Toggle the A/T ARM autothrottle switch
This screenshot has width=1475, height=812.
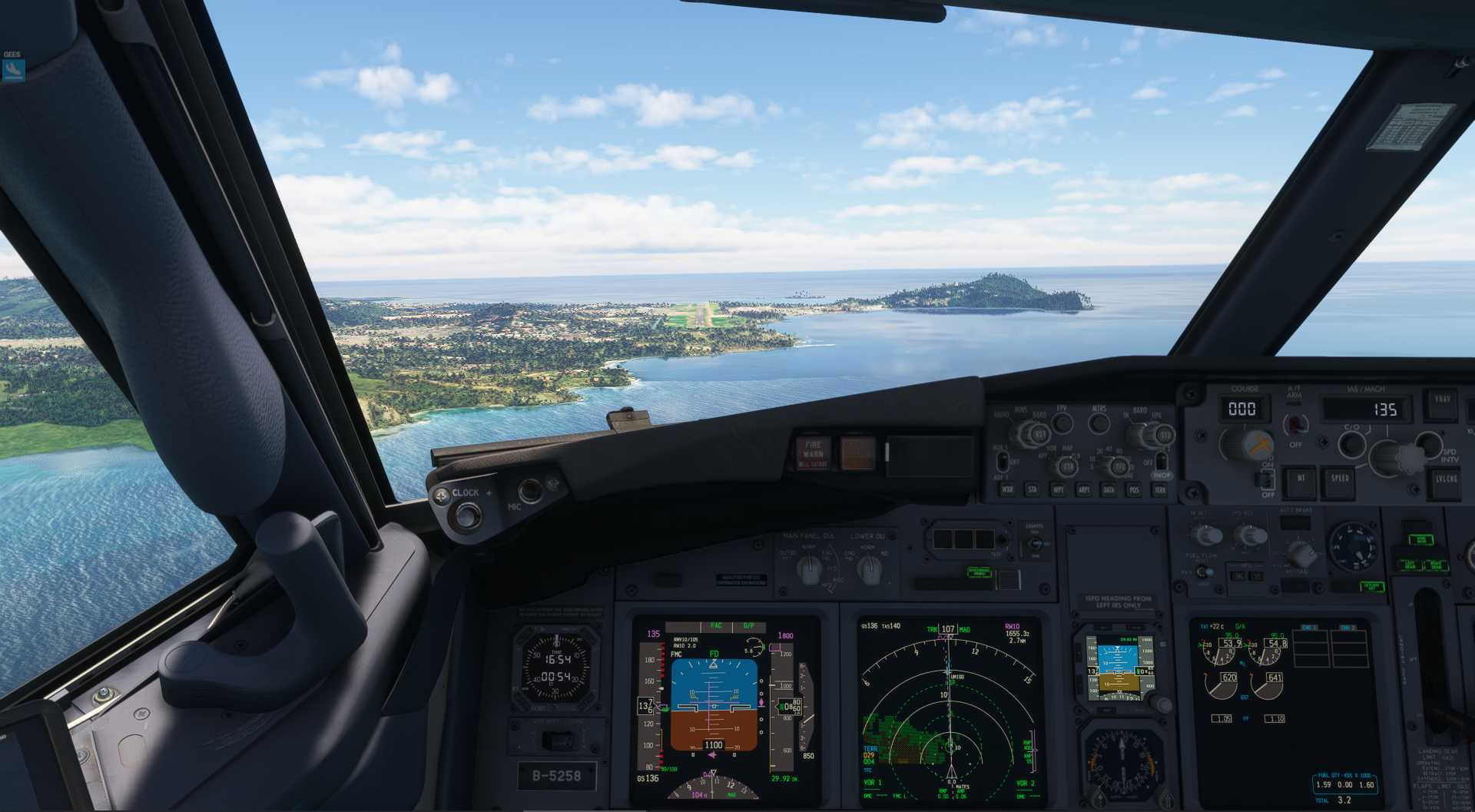pos(1296,423)
